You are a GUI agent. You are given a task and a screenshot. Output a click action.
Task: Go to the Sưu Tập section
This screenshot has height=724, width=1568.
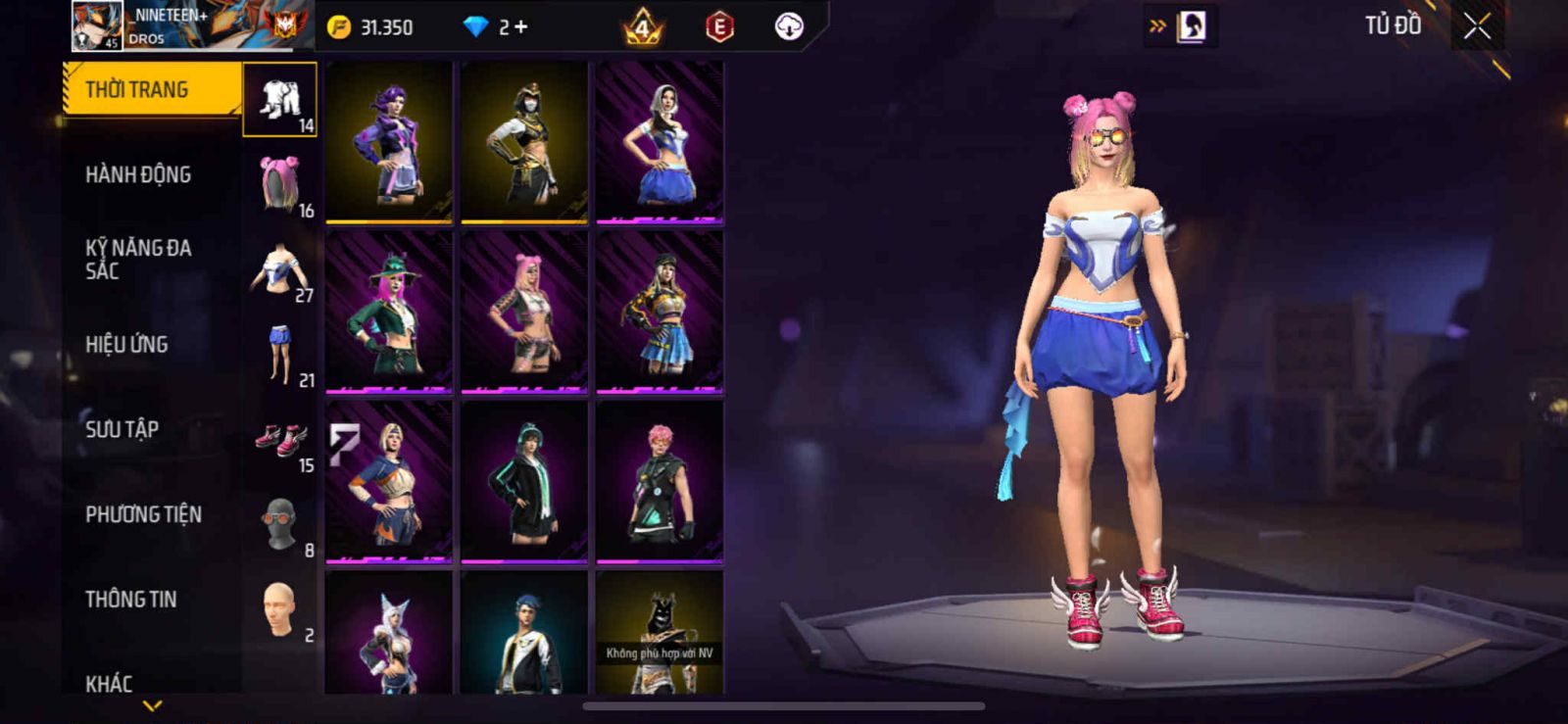click(x=122, y=429)
